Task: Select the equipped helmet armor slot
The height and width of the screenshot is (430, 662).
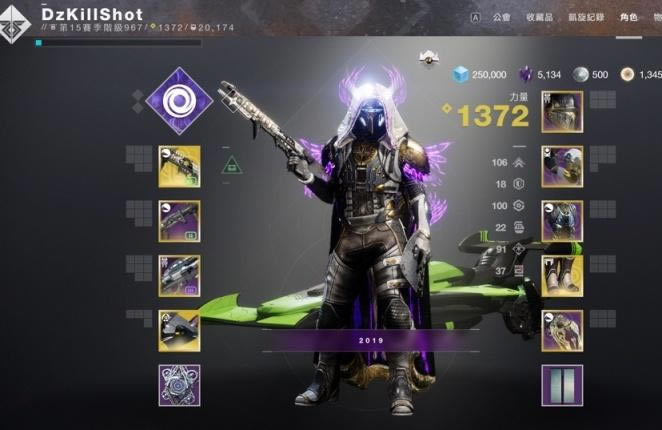Action: pos(562,112)
